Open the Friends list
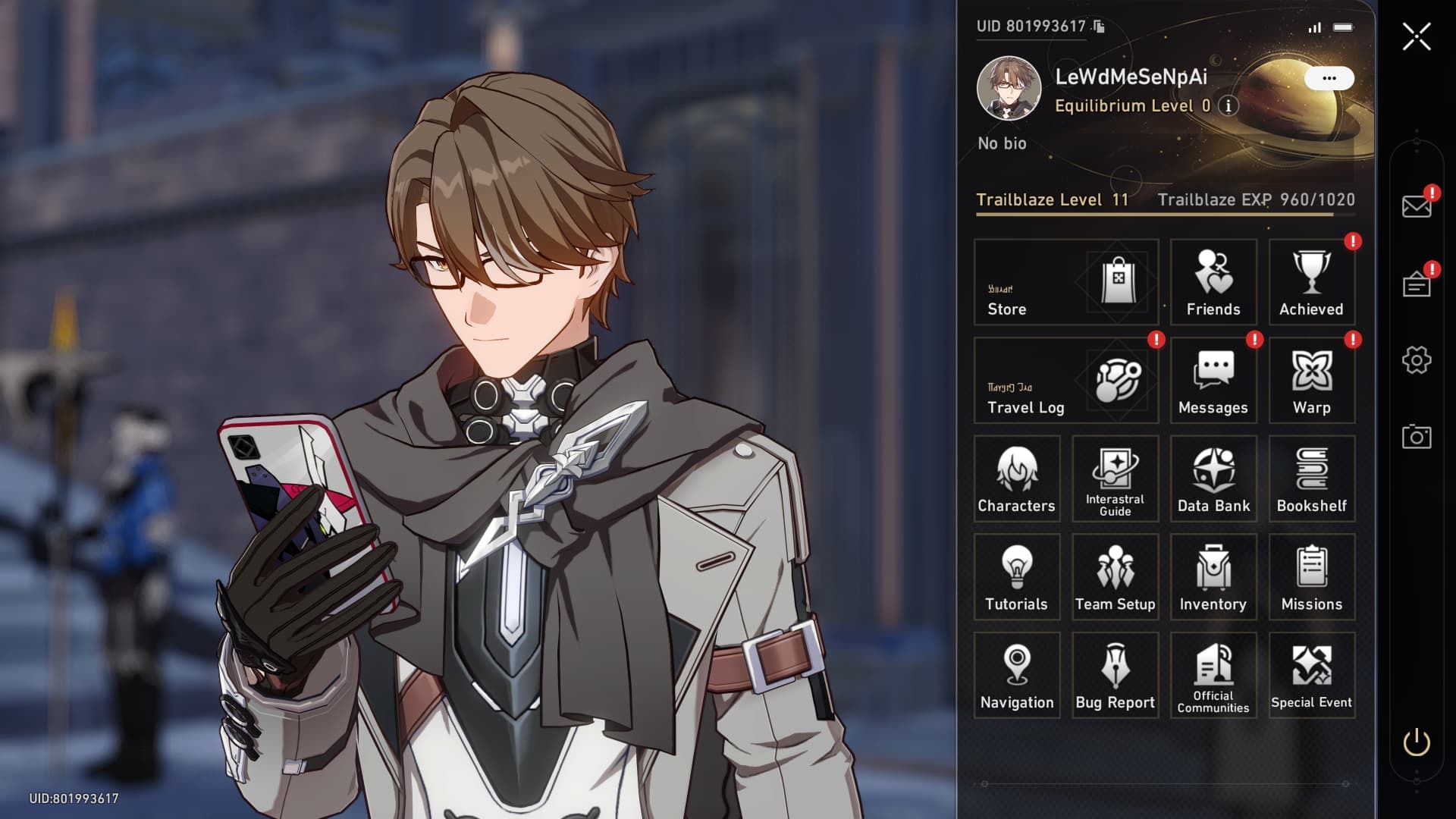Image resolution: width=1456 pixels, height=819 pixels. pyautogui.click(x=1213, y=282)
